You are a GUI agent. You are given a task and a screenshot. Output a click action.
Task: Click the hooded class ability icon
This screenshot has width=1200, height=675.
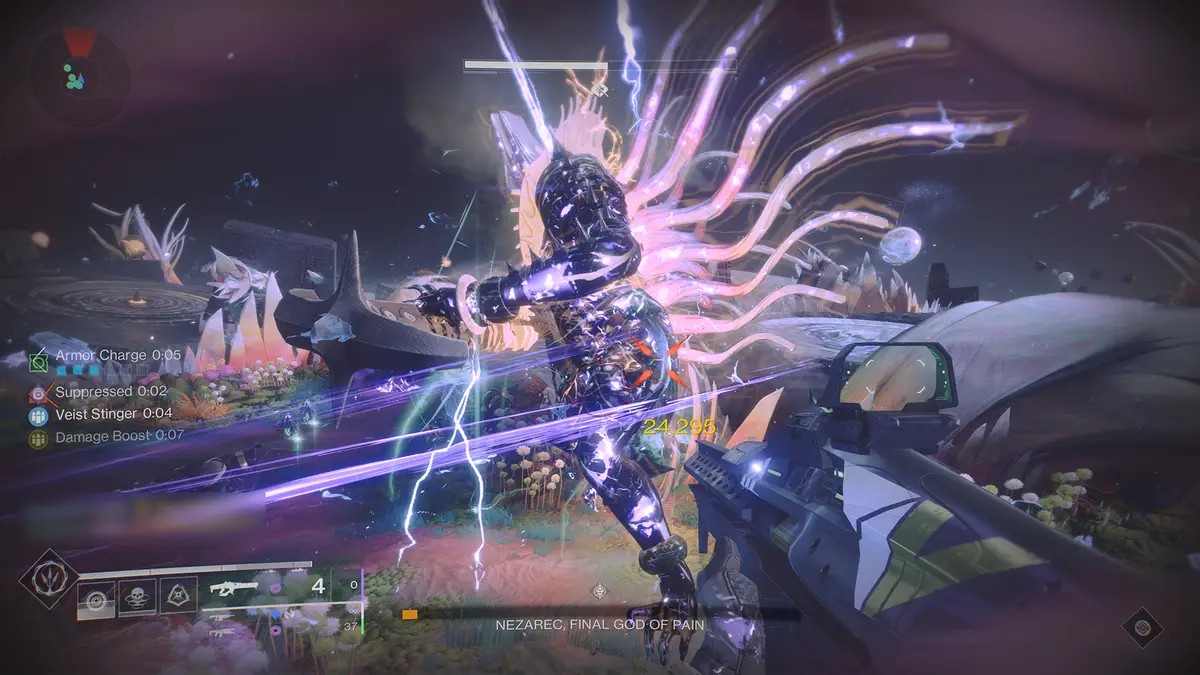tap(177, 598)
